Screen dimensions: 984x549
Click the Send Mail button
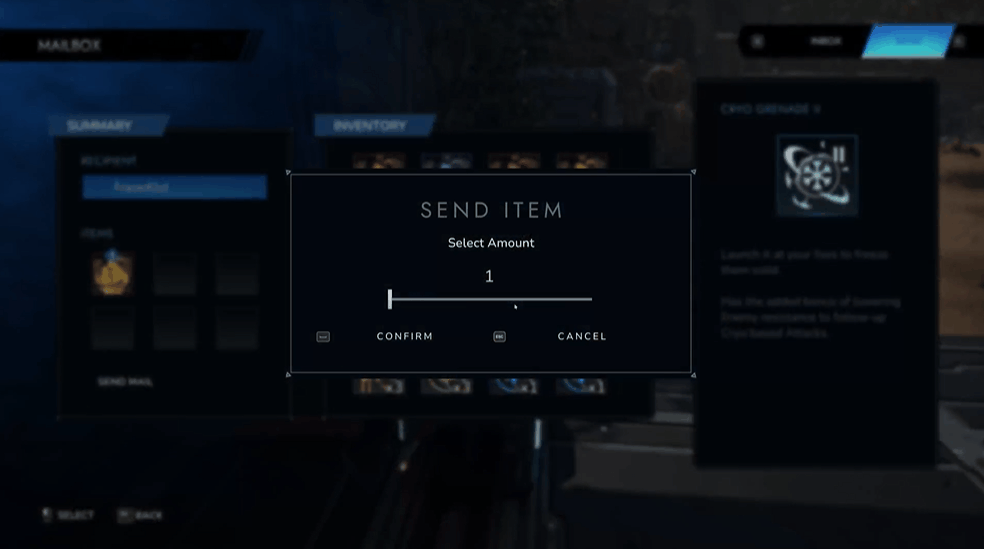tap(125, 382)
